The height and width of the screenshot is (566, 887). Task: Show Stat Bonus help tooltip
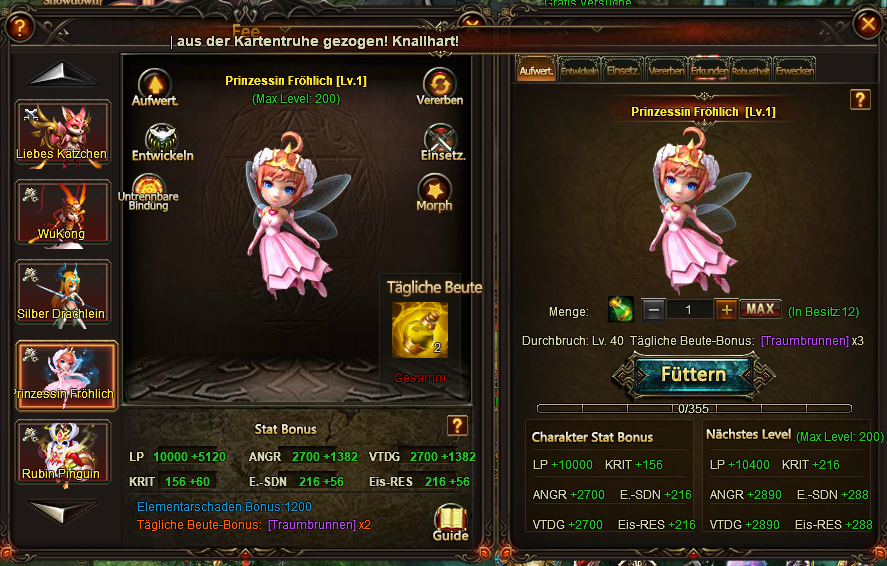(457, 426)
